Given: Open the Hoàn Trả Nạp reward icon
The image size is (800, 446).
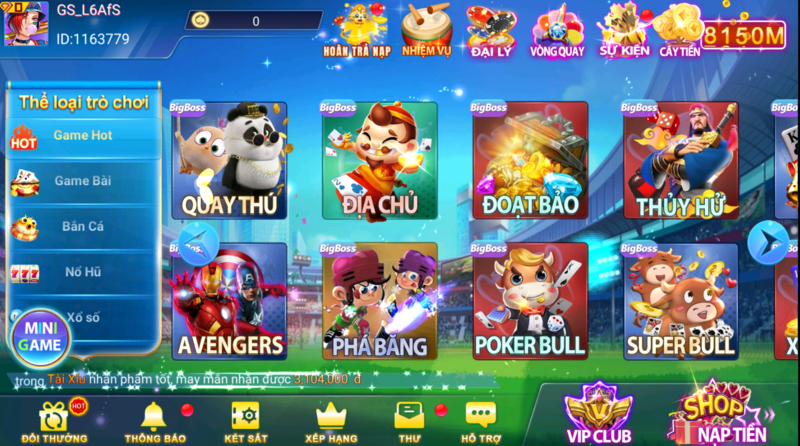Looking at the screenshot, I should point(355,28).
